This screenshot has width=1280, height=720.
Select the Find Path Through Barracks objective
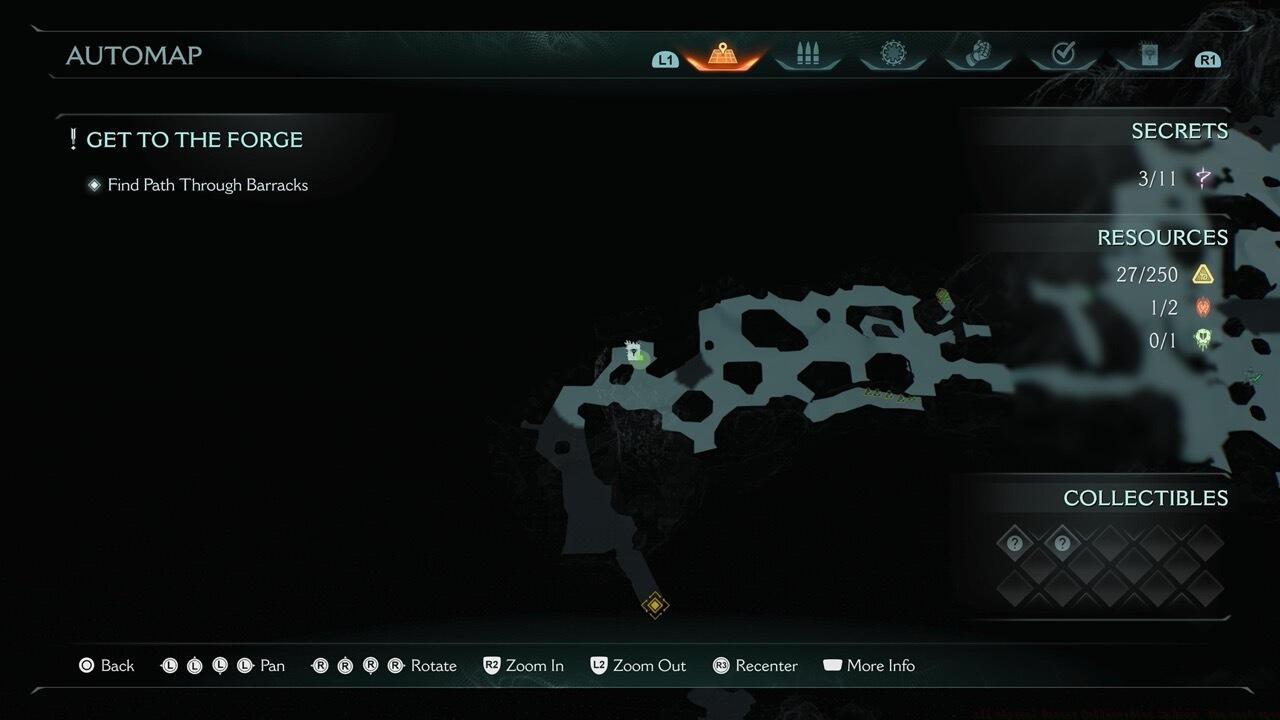click(207, 185)
